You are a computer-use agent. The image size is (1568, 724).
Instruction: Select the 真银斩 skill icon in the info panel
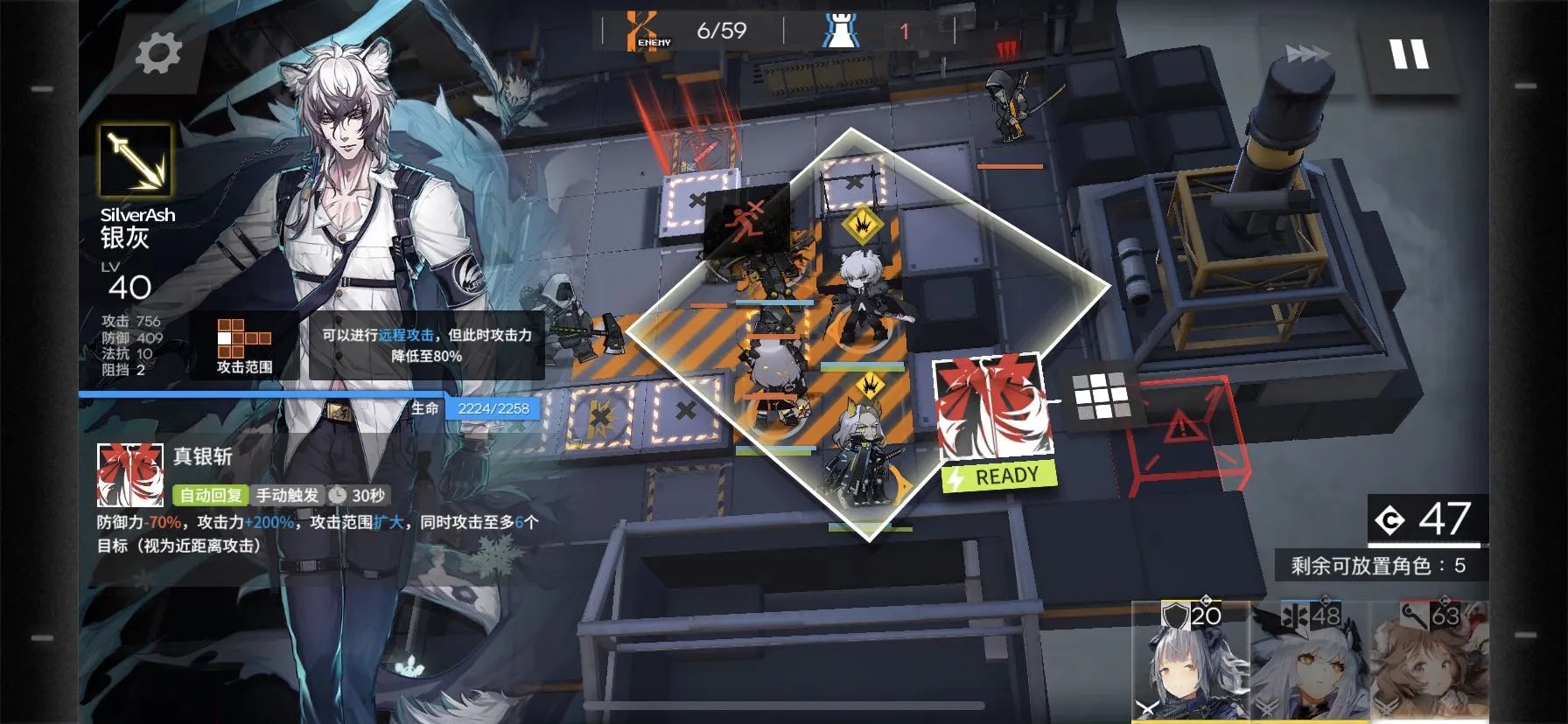pos(129,475)
